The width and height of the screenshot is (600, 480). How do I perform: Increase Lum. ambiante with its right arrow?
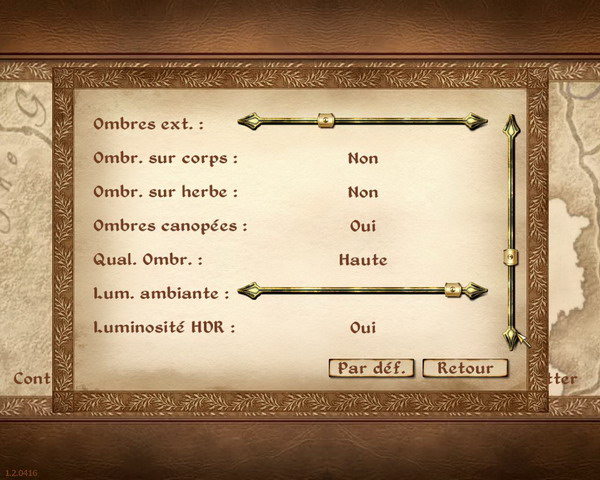pos(477,290)
